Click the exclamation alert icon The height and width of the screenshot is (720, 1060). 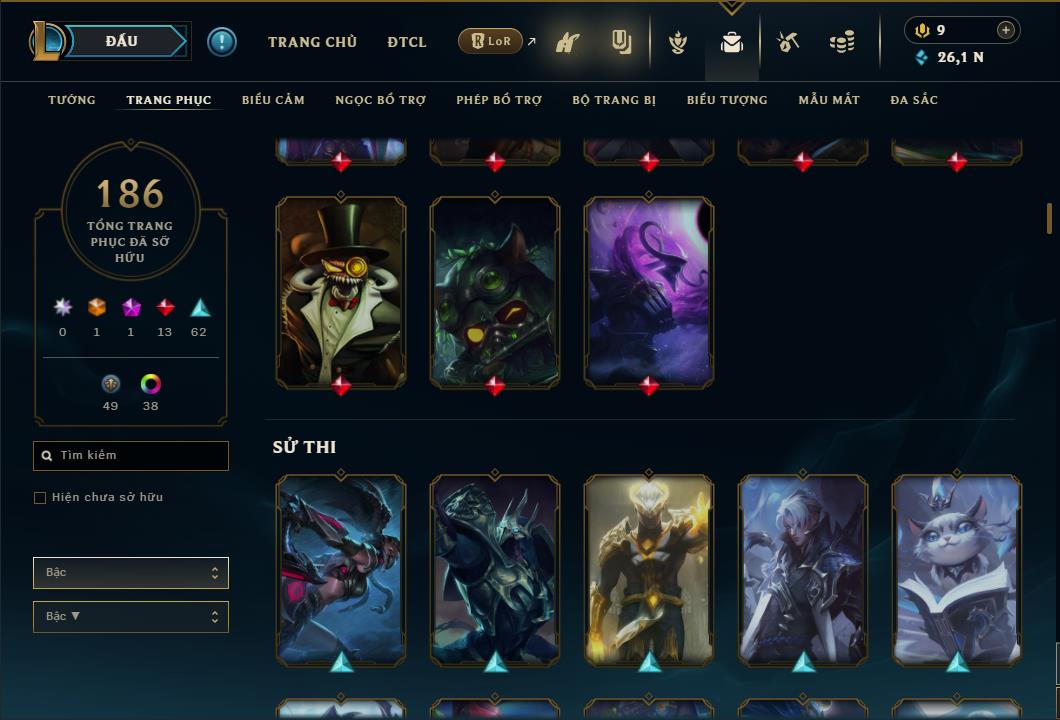222,42
